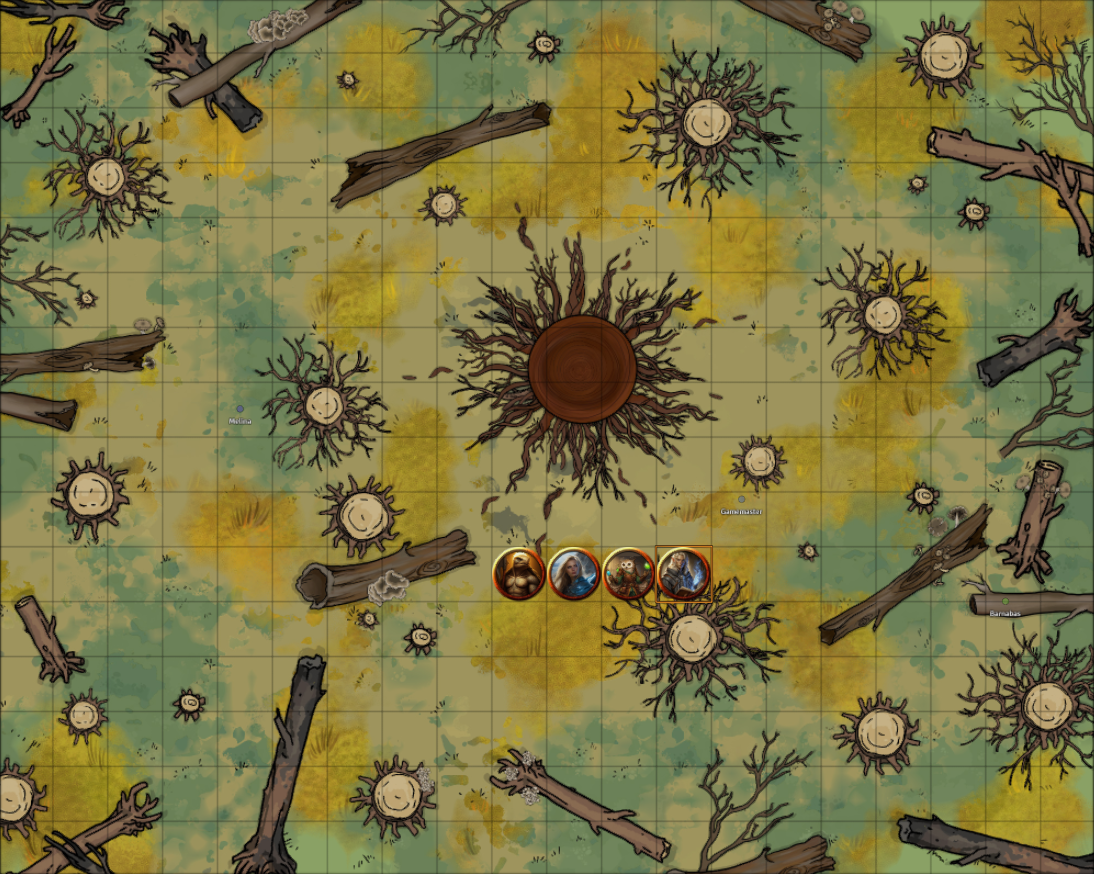Select the blonde woman in blue token

[574, 574]
